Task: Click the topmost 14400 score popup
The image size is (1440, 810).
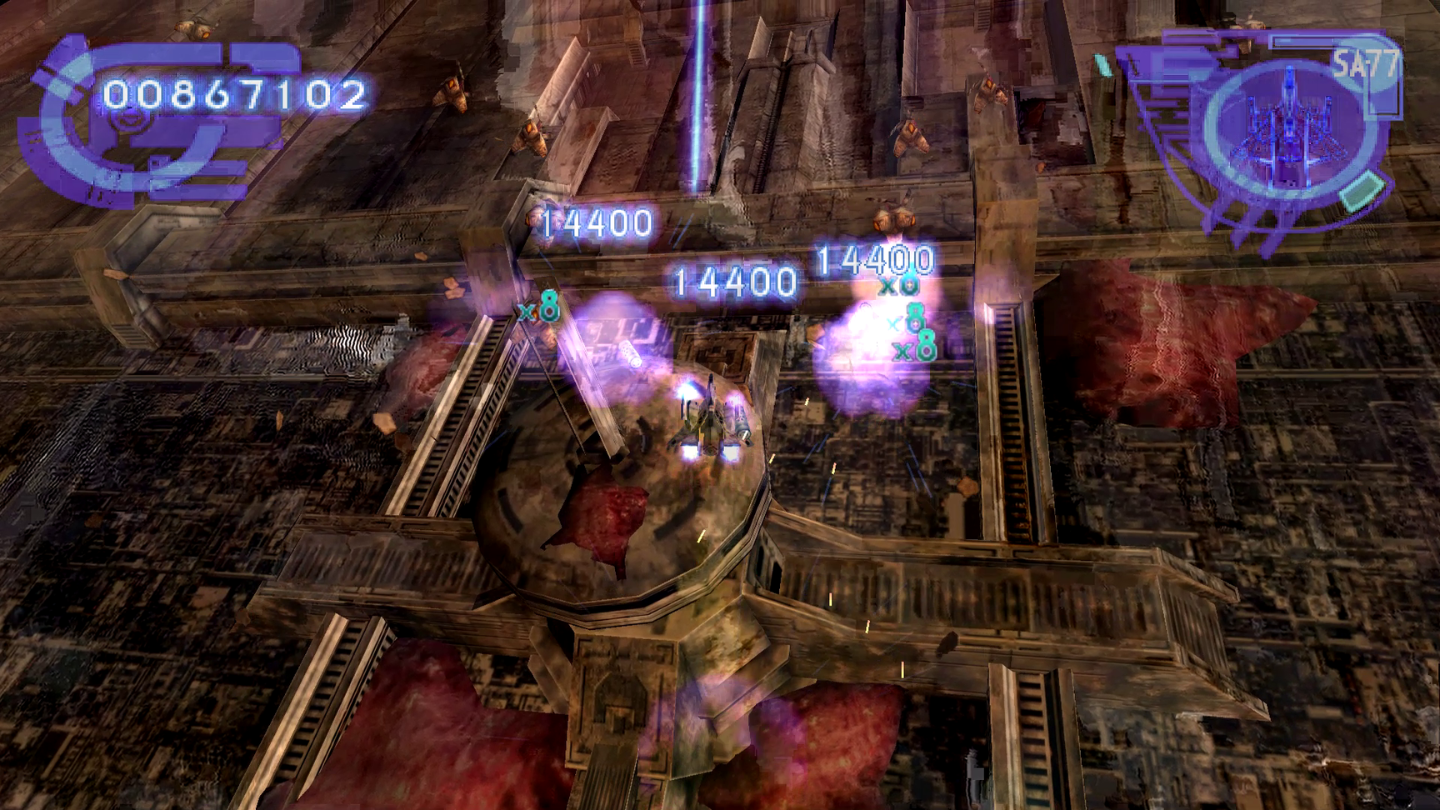Action: coord(595,220)
